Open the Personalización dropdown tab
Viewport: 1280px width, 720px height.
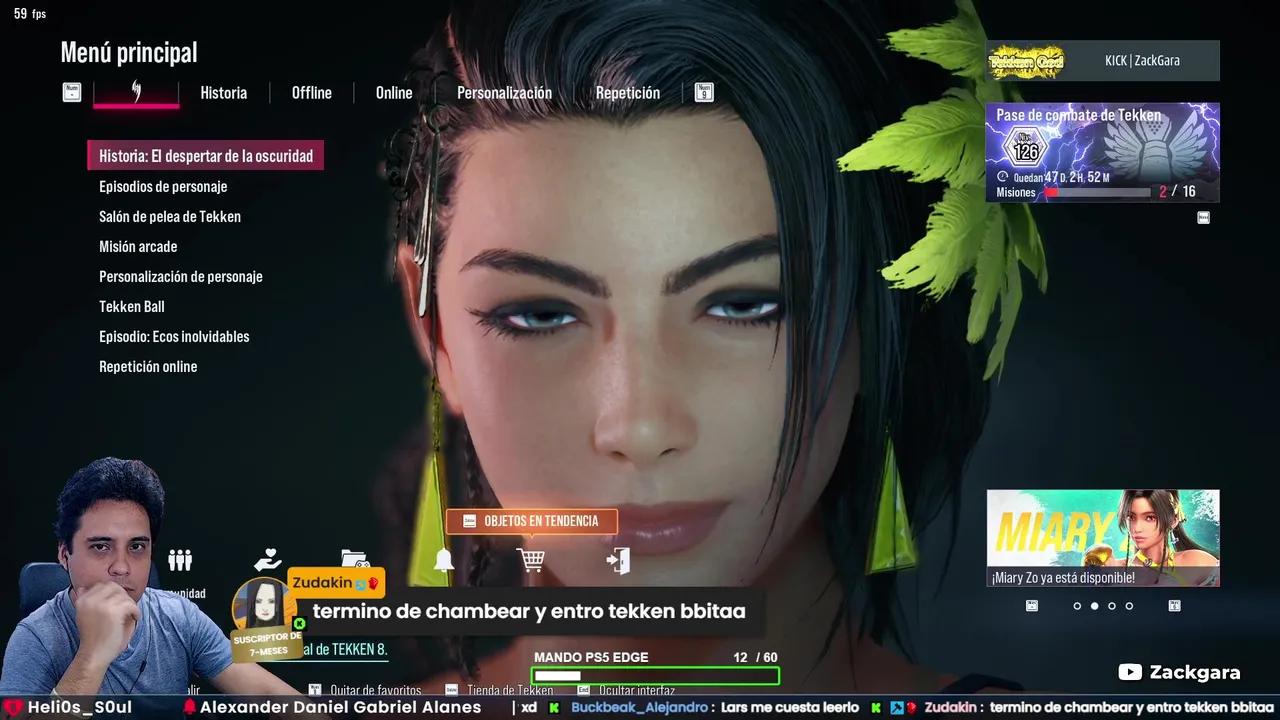(x=504, y=92)
